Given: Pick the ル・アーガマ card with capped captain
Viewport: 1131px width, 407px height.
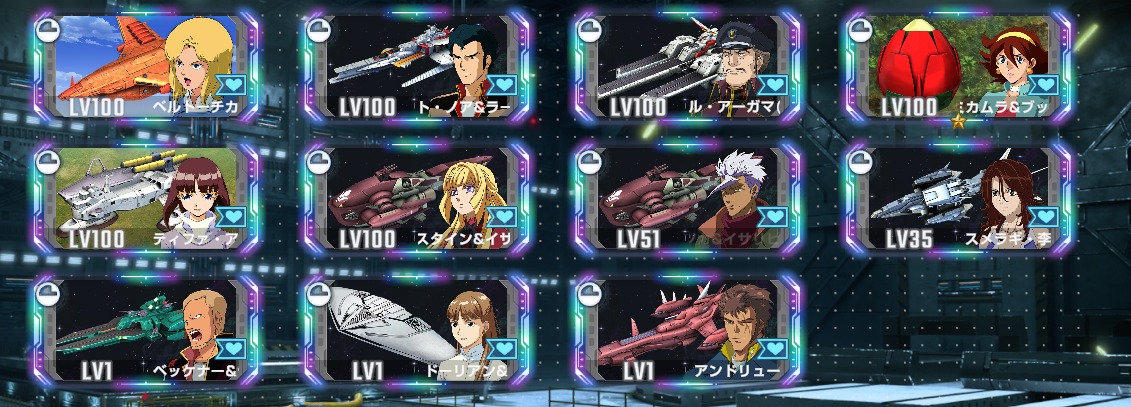Looking at the screenshot, I should (x=685, y=66).
